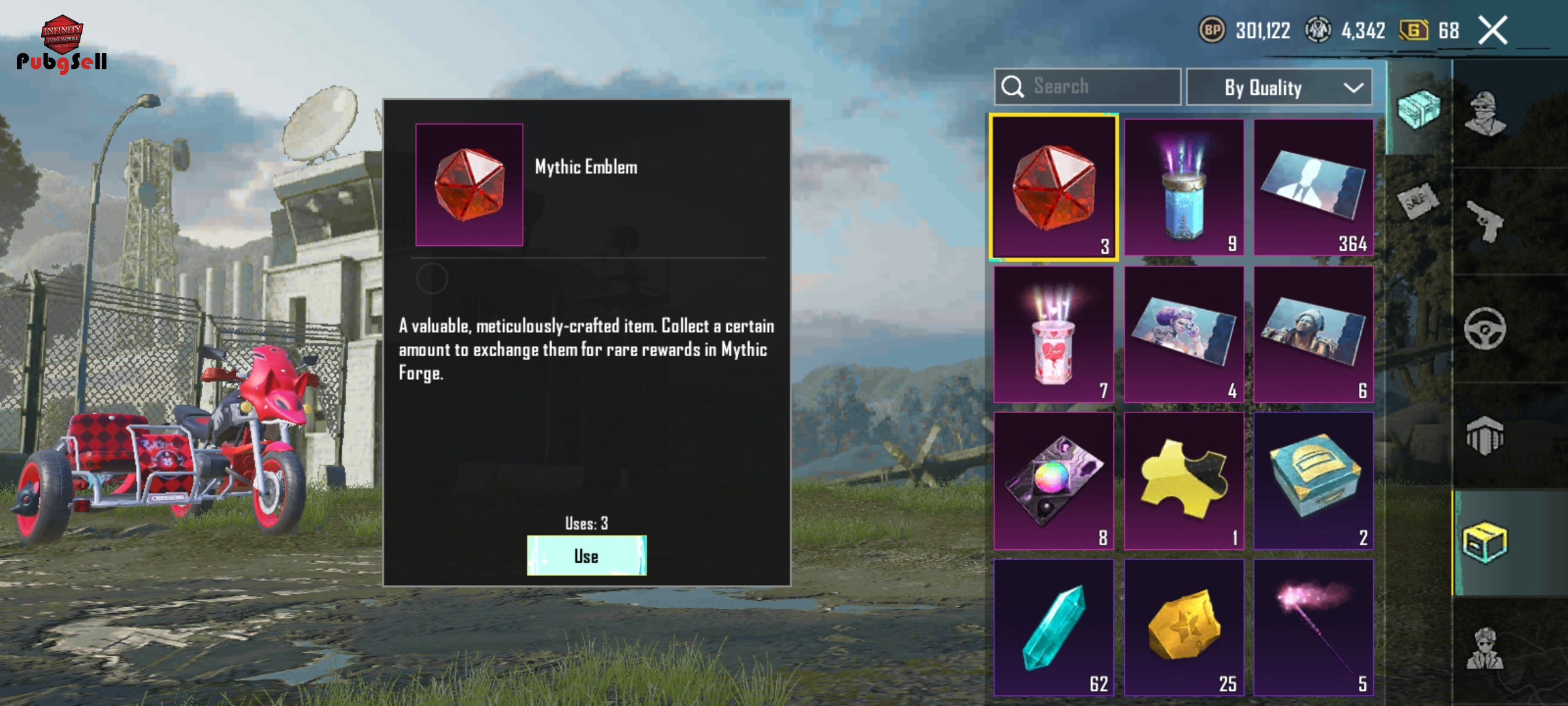This screenshot has height=706, width=1568.
Task: Use the Mythic Emblem item
Action: [x=586, y=556]
